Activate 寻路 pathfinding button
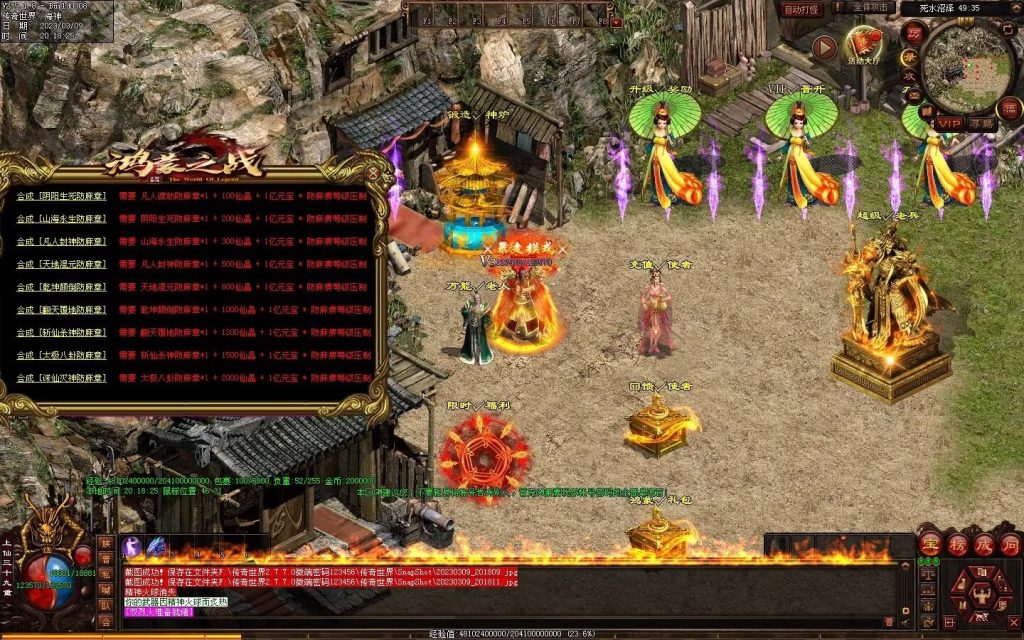Viewport: 1024px width, 640px height. point(981,123)
